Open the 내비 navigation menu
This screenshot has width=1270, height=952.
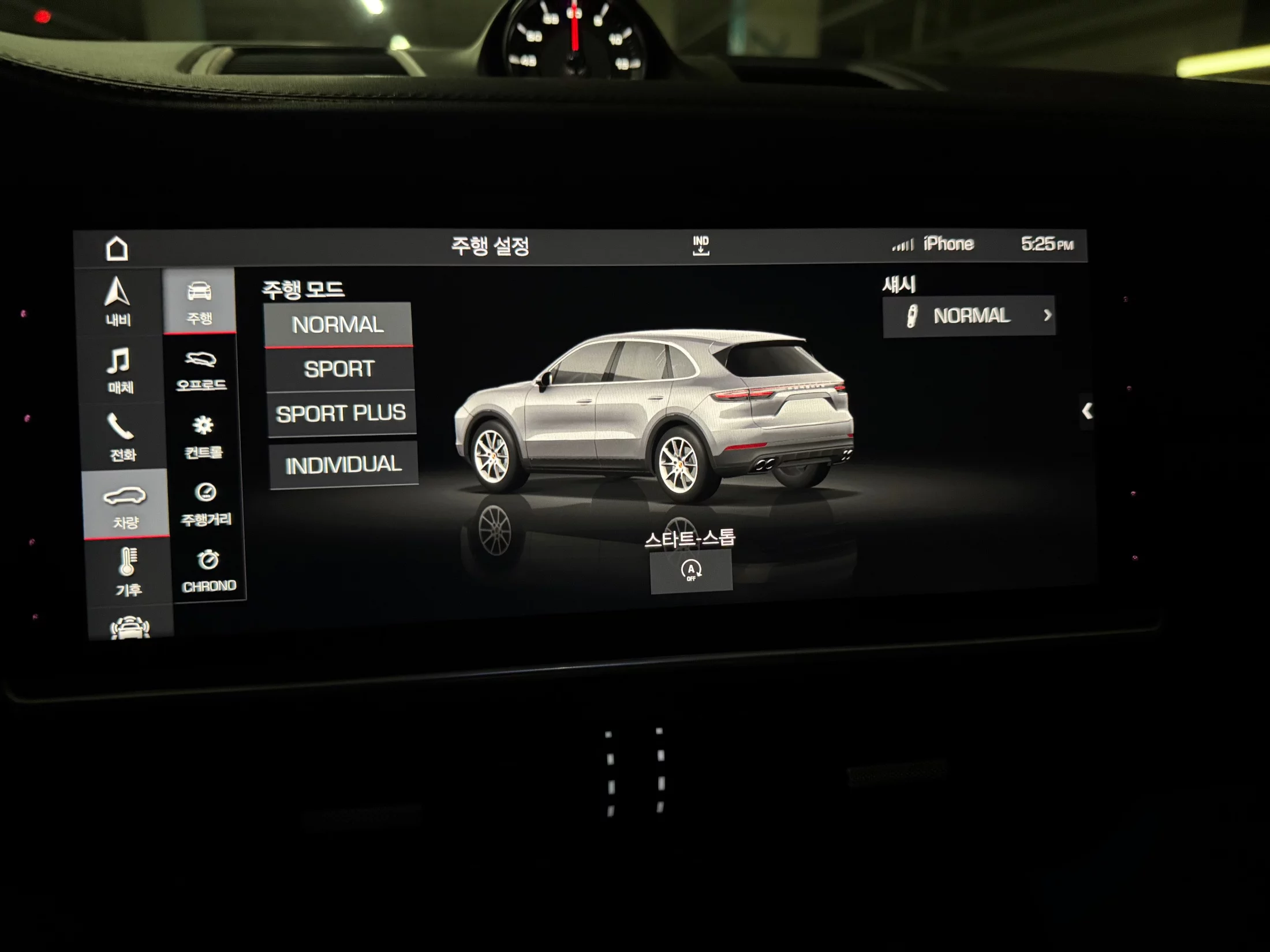[118, 302]
